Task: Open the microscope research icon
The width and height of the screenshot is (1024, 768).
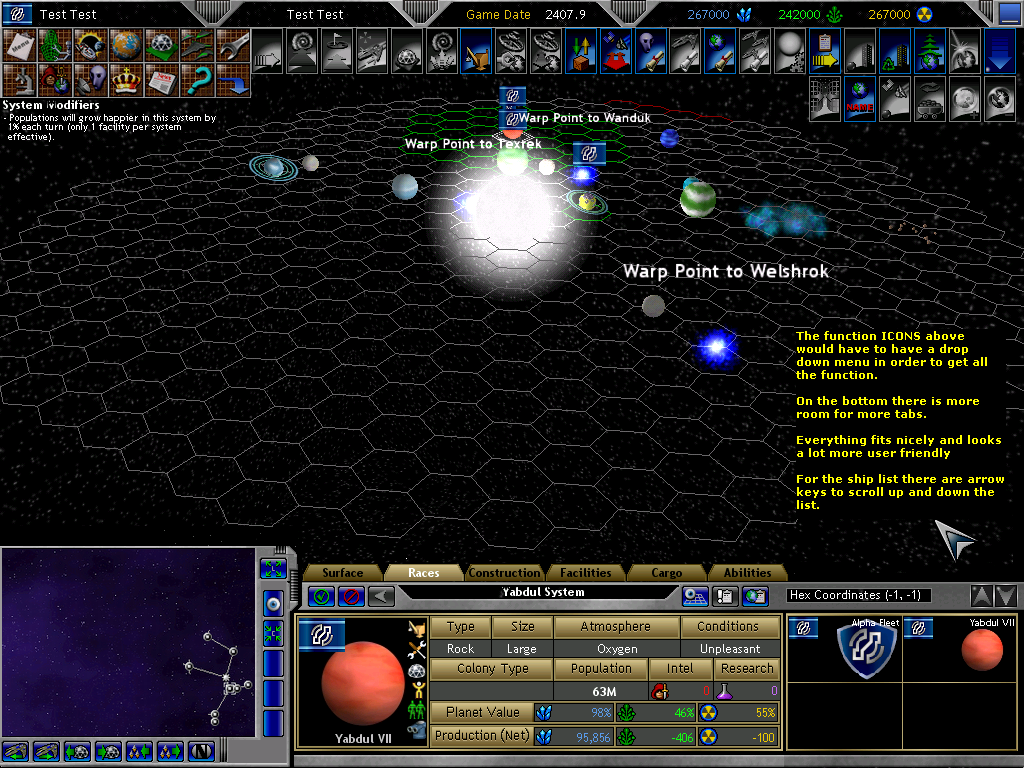Action: click(x=21, y=79)
